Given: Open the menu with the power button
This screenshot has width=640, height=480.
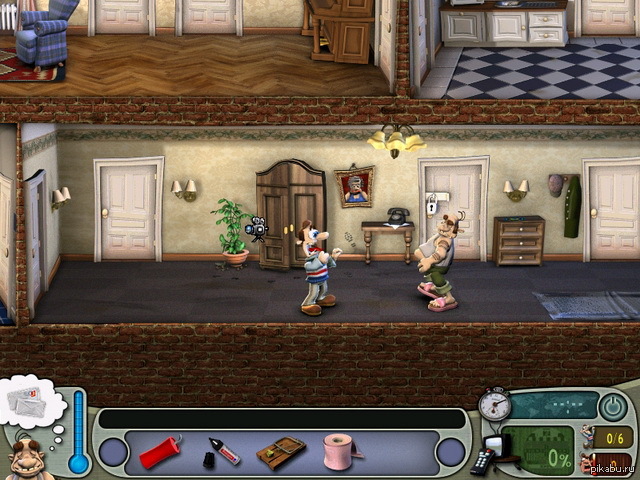Looking at the screenshot, I should coord(613,407).
